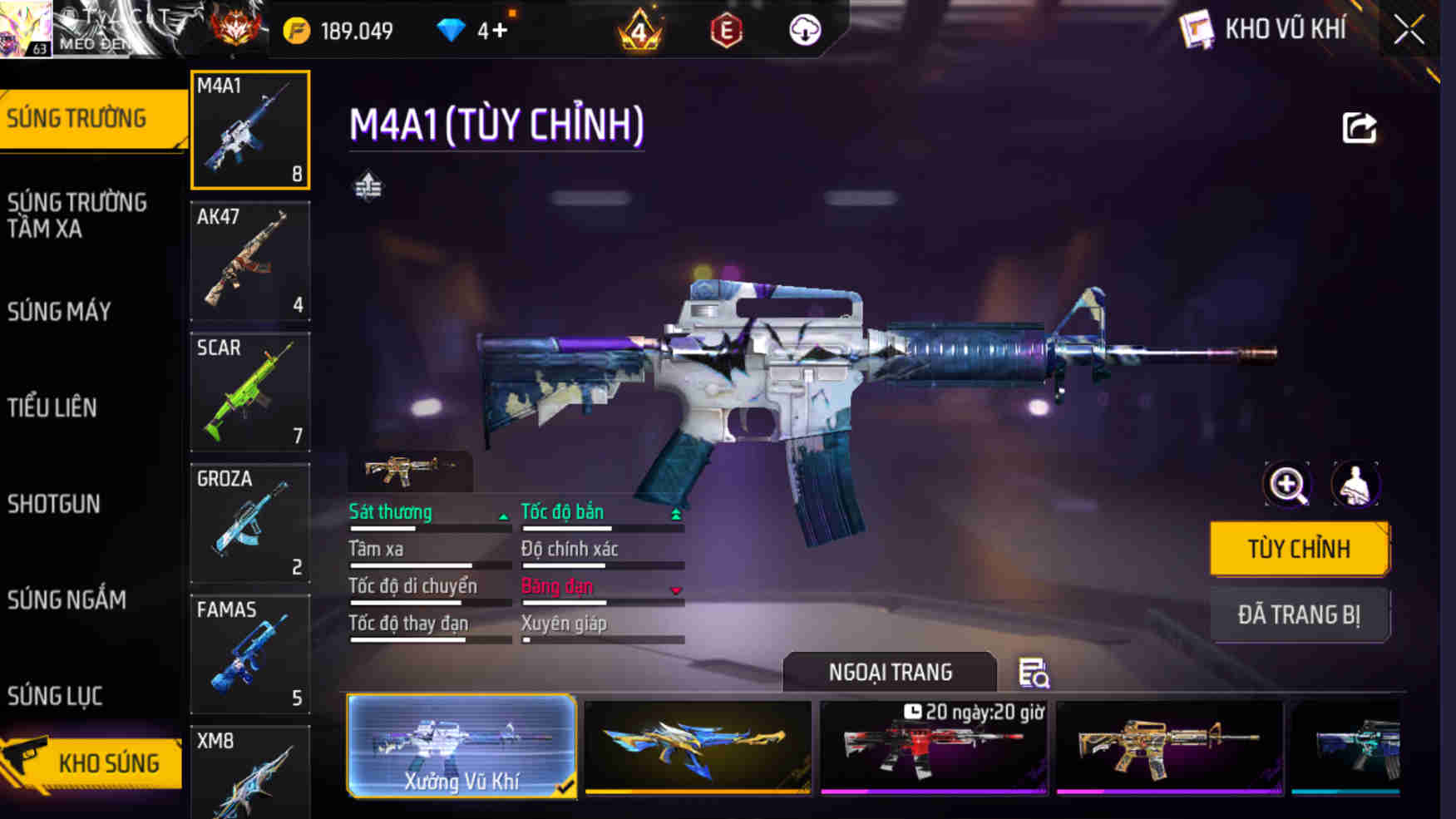Switch to the Súng Máy category
This screenshot has height=819, width=1456.
click(x=59, y=312)
